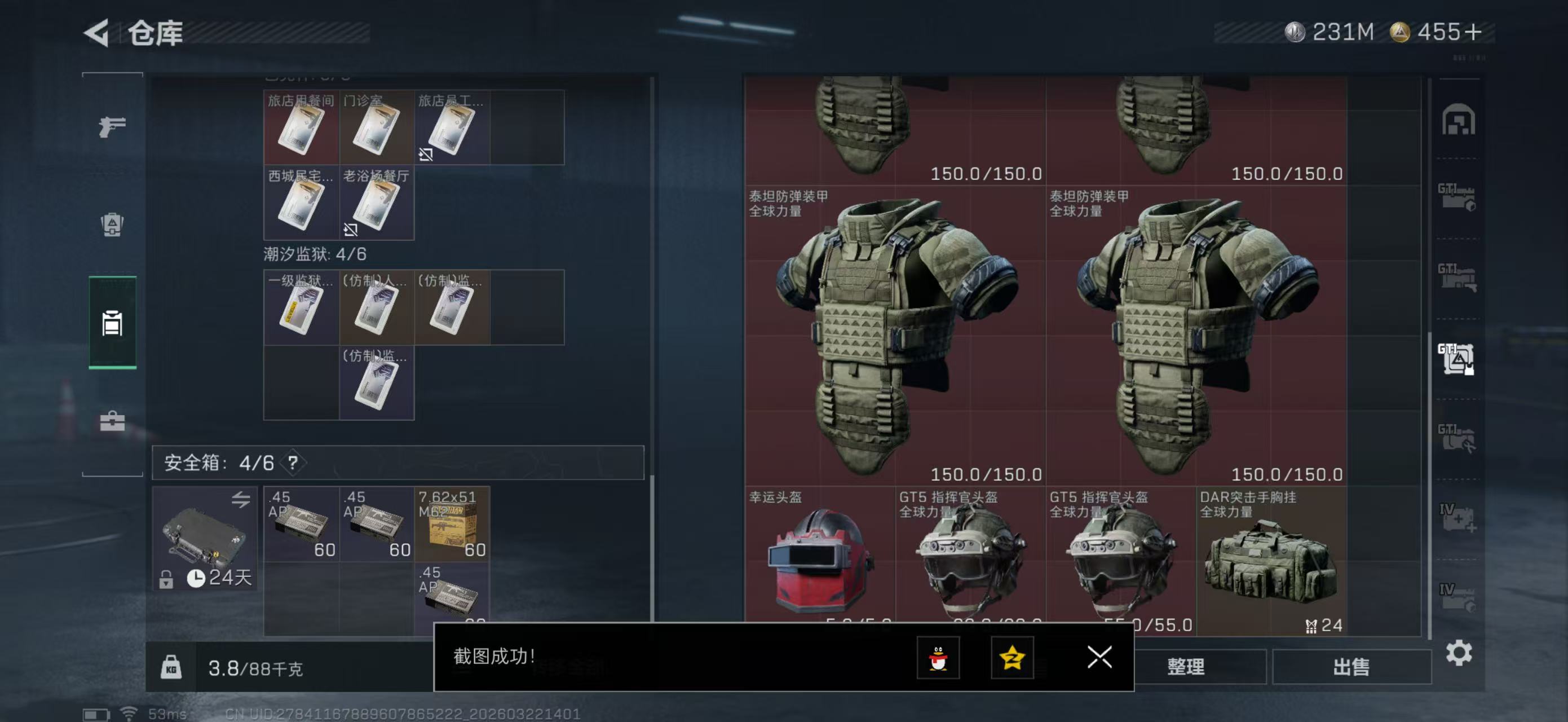Share screenshot via QQ penguin icon
The height and width of the screenshot is (722, 1568).
(x=938, y=658)
